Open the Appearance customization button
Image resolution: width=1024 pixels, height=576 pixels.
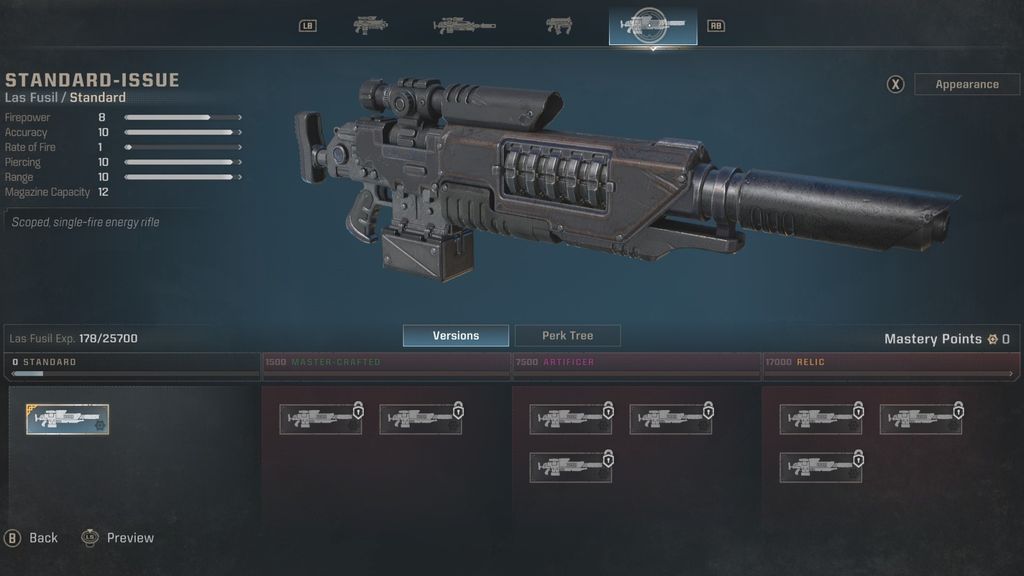click(x=966, y=84)
